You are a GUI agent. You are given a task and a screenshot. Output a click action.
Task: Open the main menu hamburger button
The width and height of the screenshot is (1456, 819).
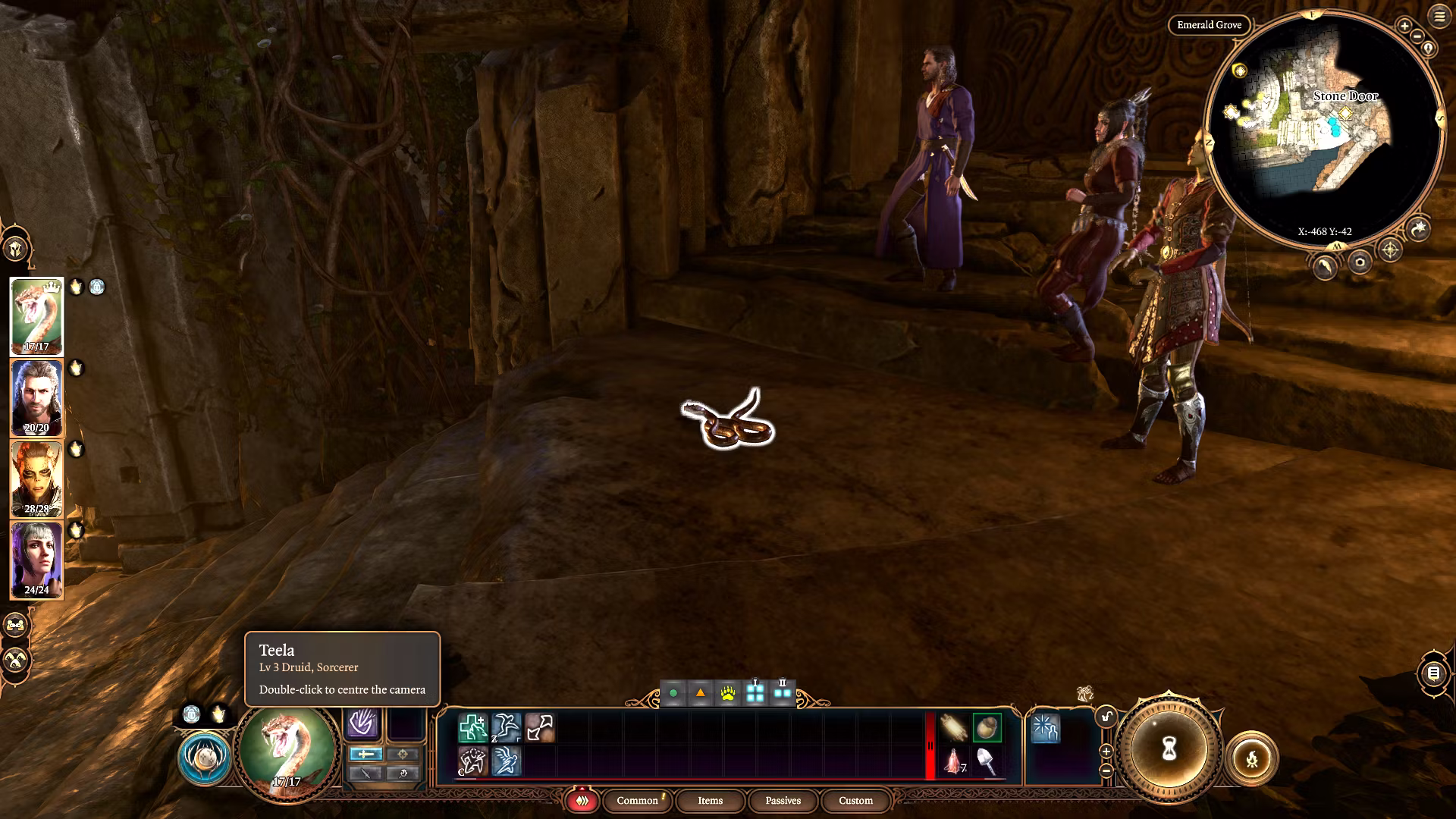tap(1439, 16)
